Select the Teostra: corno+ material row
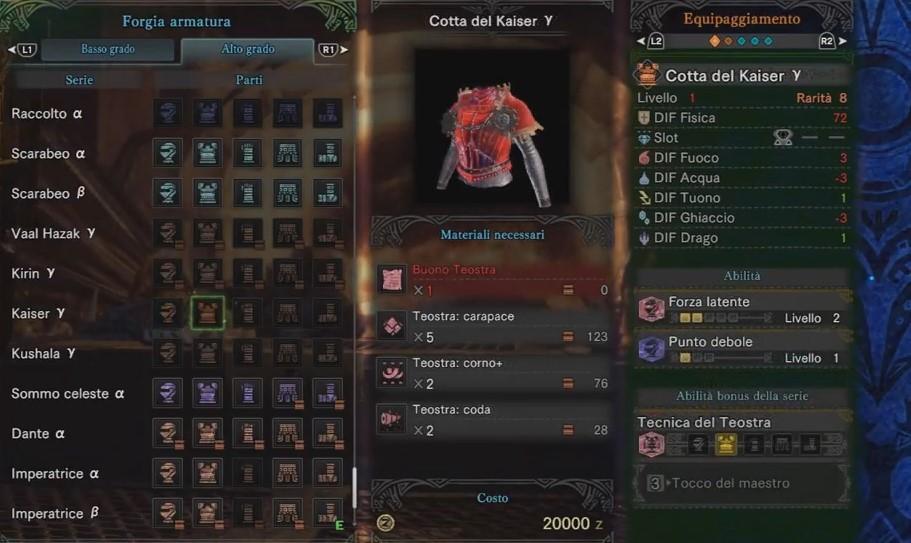The width and height of the screenshot is (911, 543). (x=494, y=373)
